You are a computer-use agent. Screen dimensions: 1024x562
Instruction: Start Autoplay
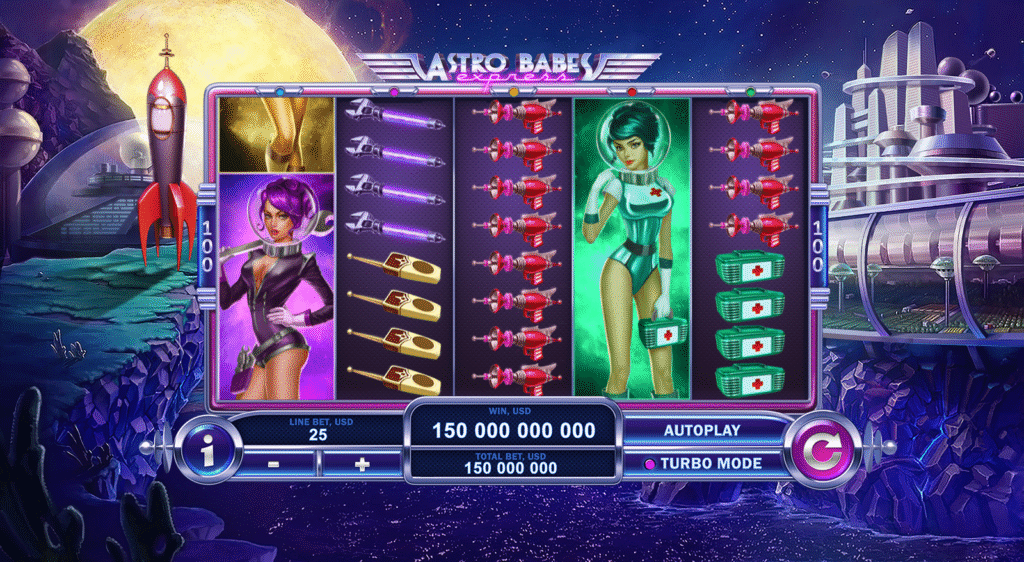pyautogui.click(x=702, y=430)
